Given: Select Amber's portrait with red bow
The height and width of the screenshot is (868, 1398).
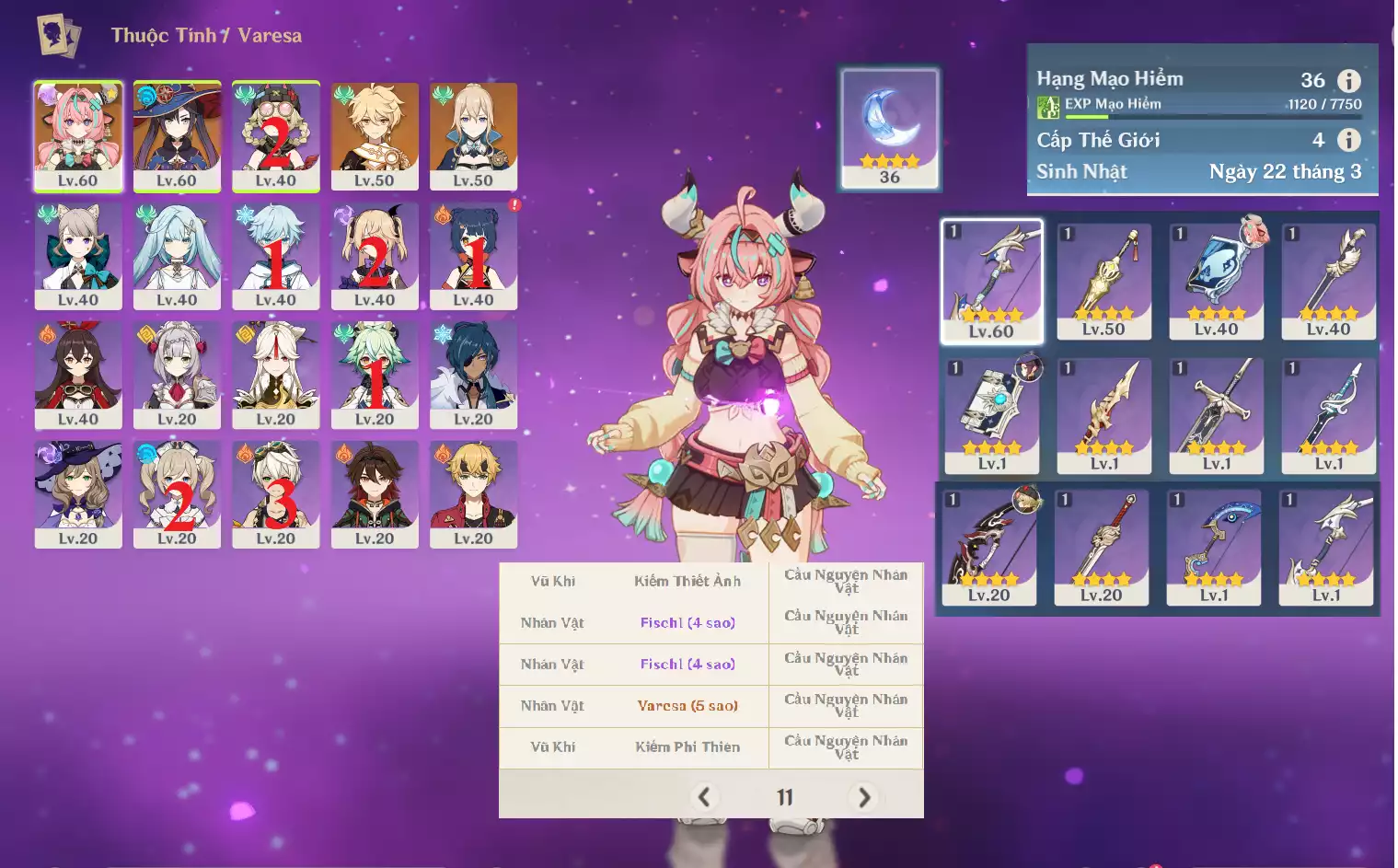Looking at the screenshot, I should 78,375.
